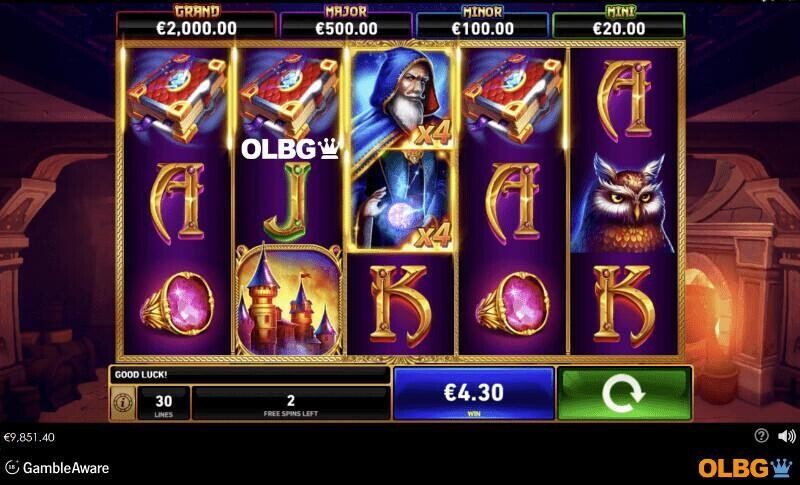Spin the reels with the green button
The height and width of the screenshot is (485, 800).
tap(624, 393)
